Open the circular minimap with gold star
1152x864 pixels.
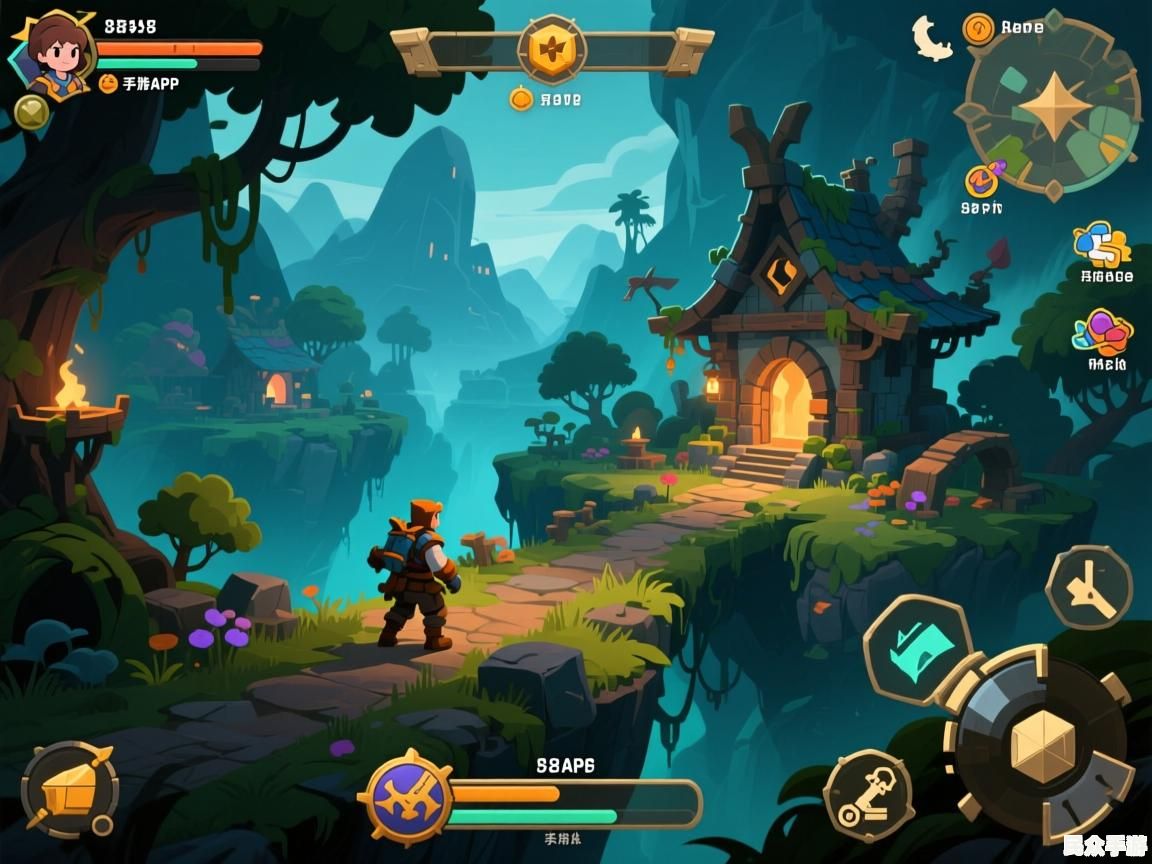[x=1053, y=106]
